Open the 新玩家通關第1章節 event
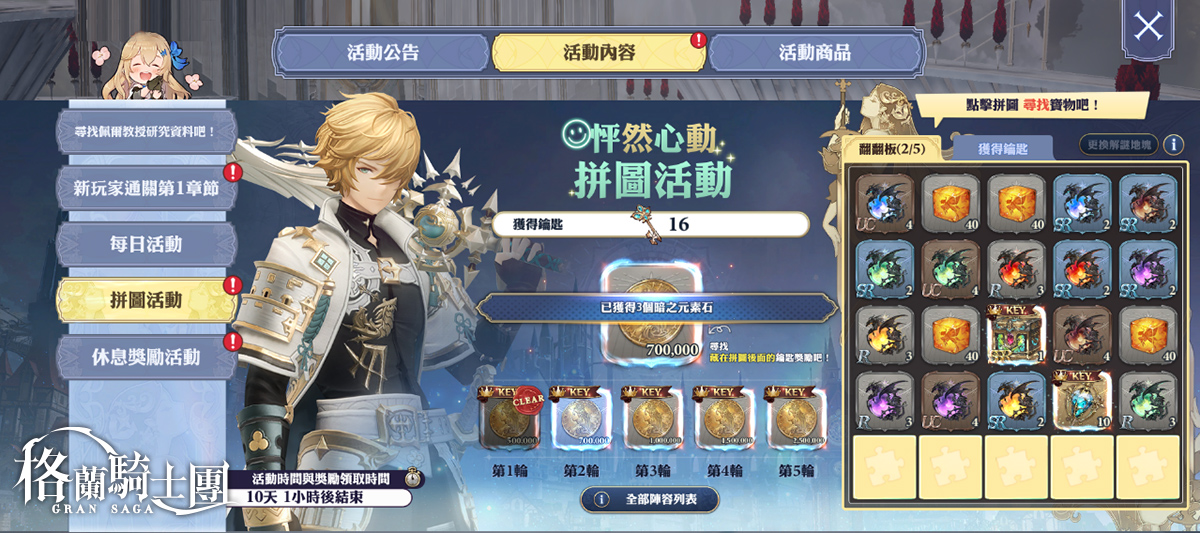Viewport: 1200px width, 533px height. (146, 188)
